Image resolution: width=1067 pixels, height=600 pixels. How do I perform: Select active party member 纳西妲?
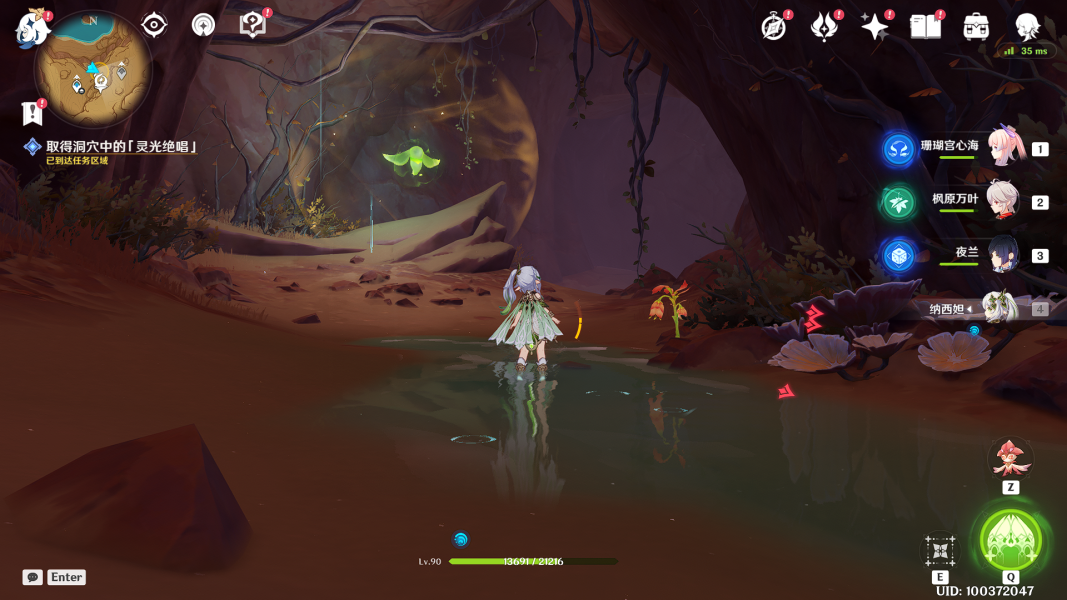pyautogui.click(x=1000, y=308)
